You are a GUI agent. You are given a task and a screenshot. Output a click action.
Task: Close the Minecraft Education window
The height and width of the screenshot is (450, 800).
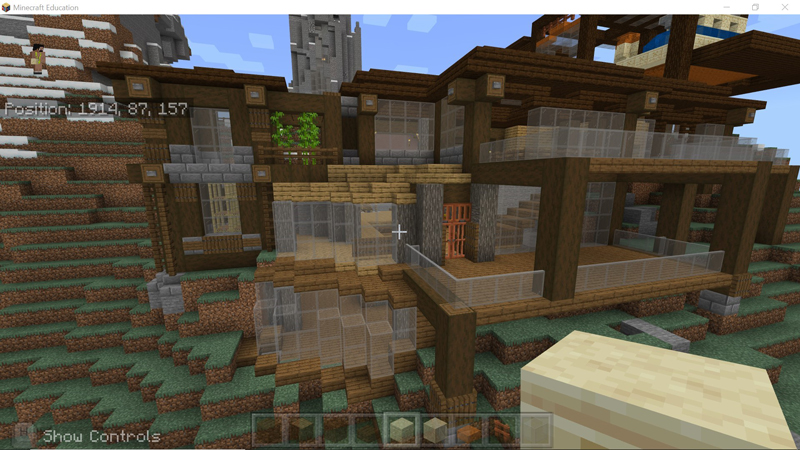(x=785, y=7)
